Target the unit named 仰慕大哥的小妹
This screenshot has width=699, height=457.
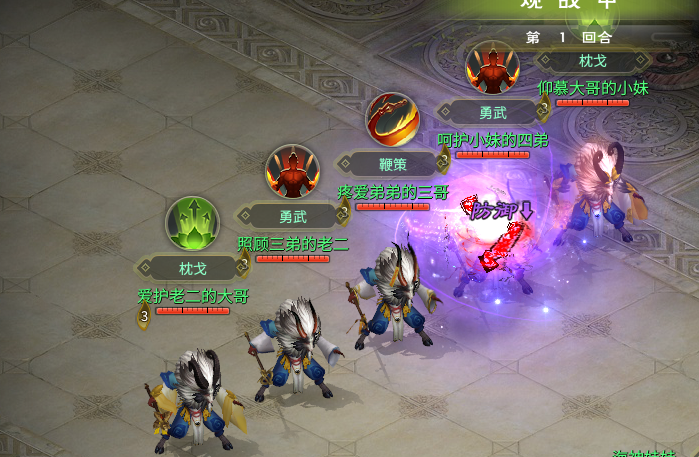[601, 195]
